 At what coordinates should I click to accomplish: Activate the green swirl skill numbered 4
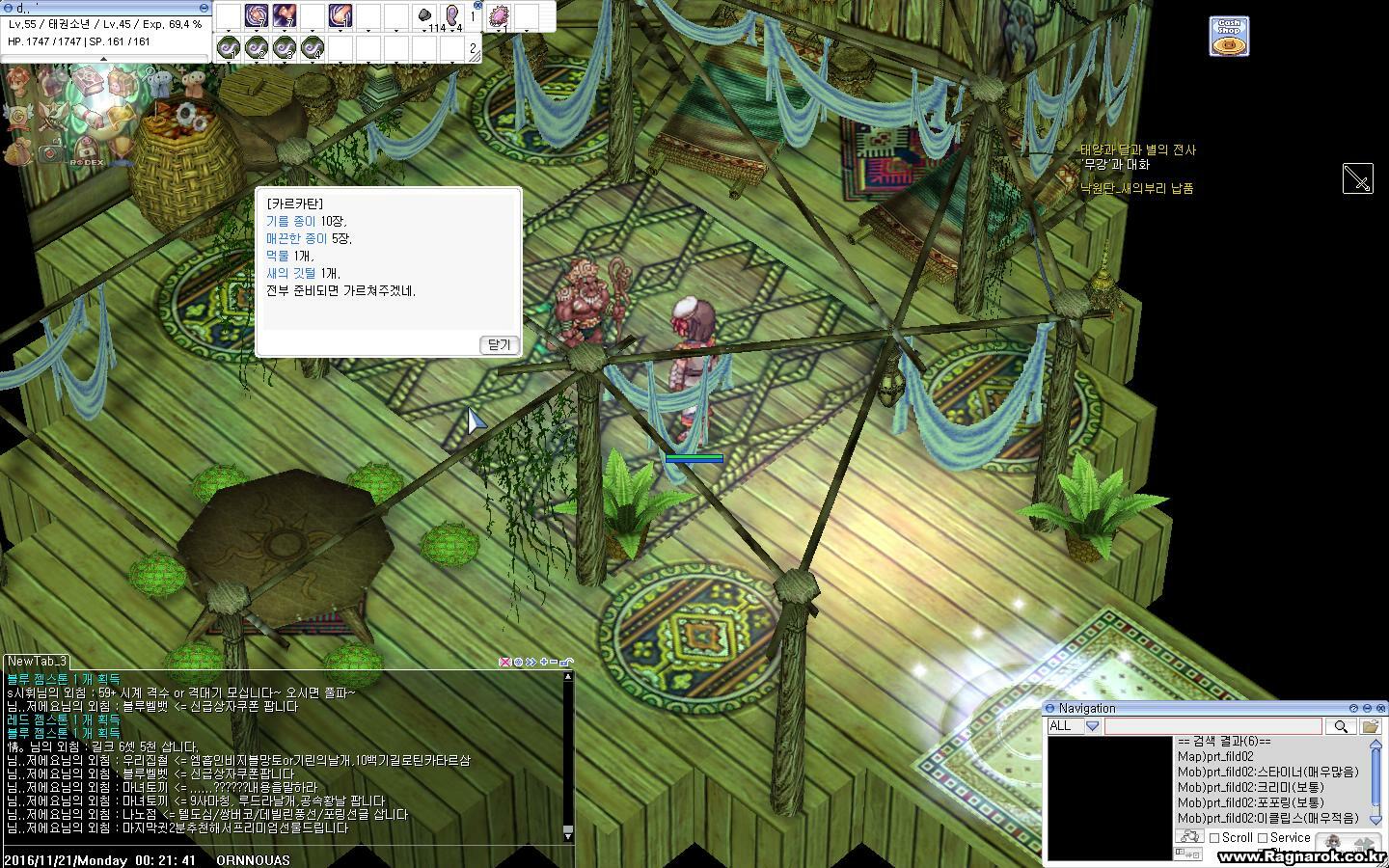coord(312,47)
